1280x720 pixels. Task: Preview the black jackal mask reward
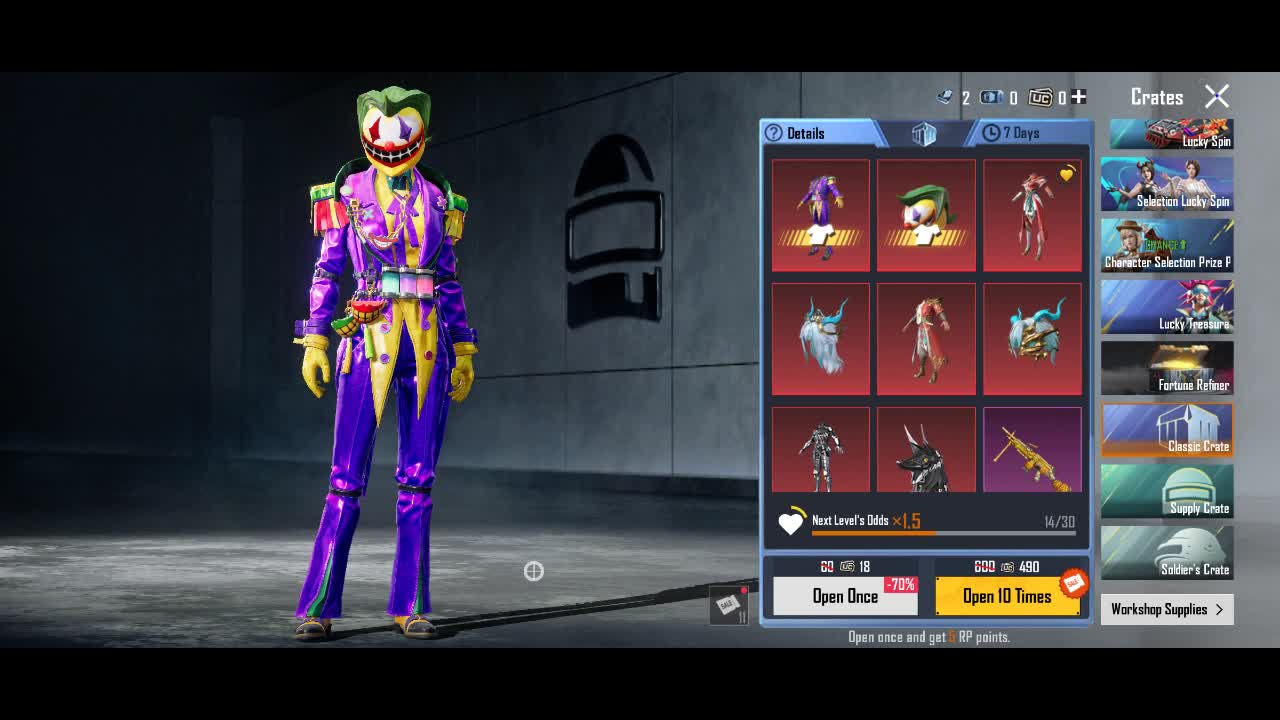[926, 451]
